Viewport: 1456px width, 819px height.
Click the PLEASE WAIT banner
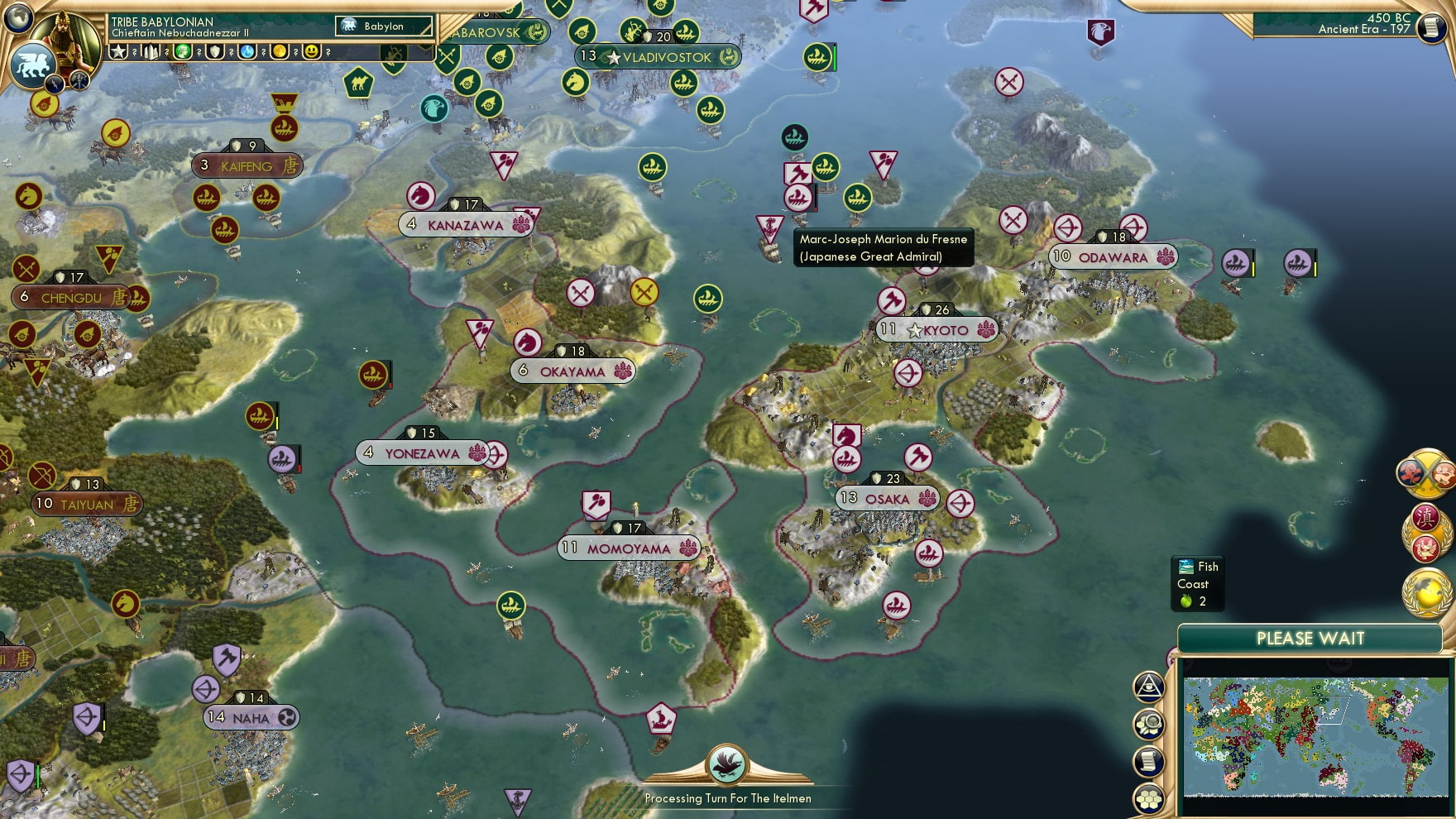pyautogui.click(x=1310, y=638)
